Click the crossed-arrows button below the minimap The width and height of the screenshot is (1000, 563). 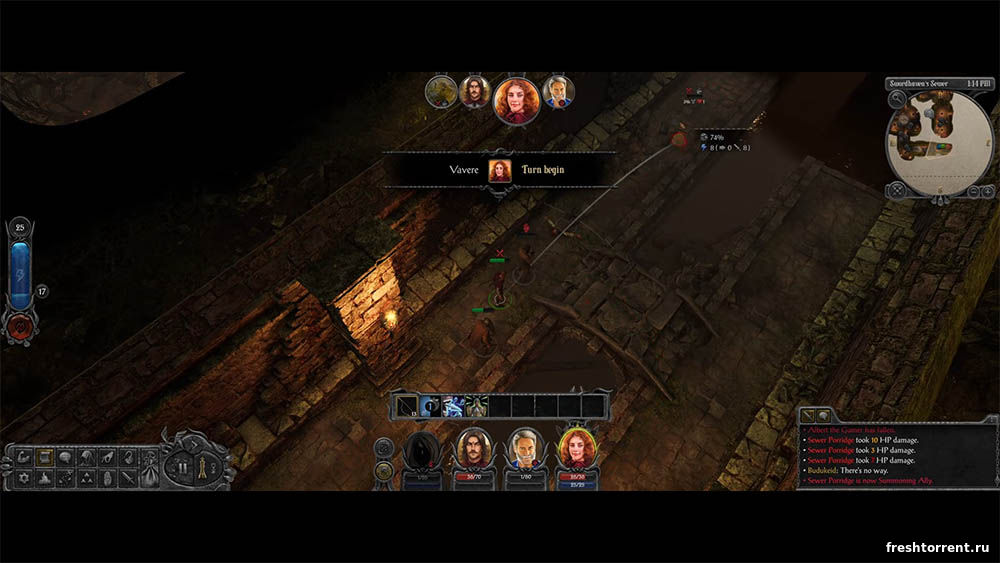(897, 190)
